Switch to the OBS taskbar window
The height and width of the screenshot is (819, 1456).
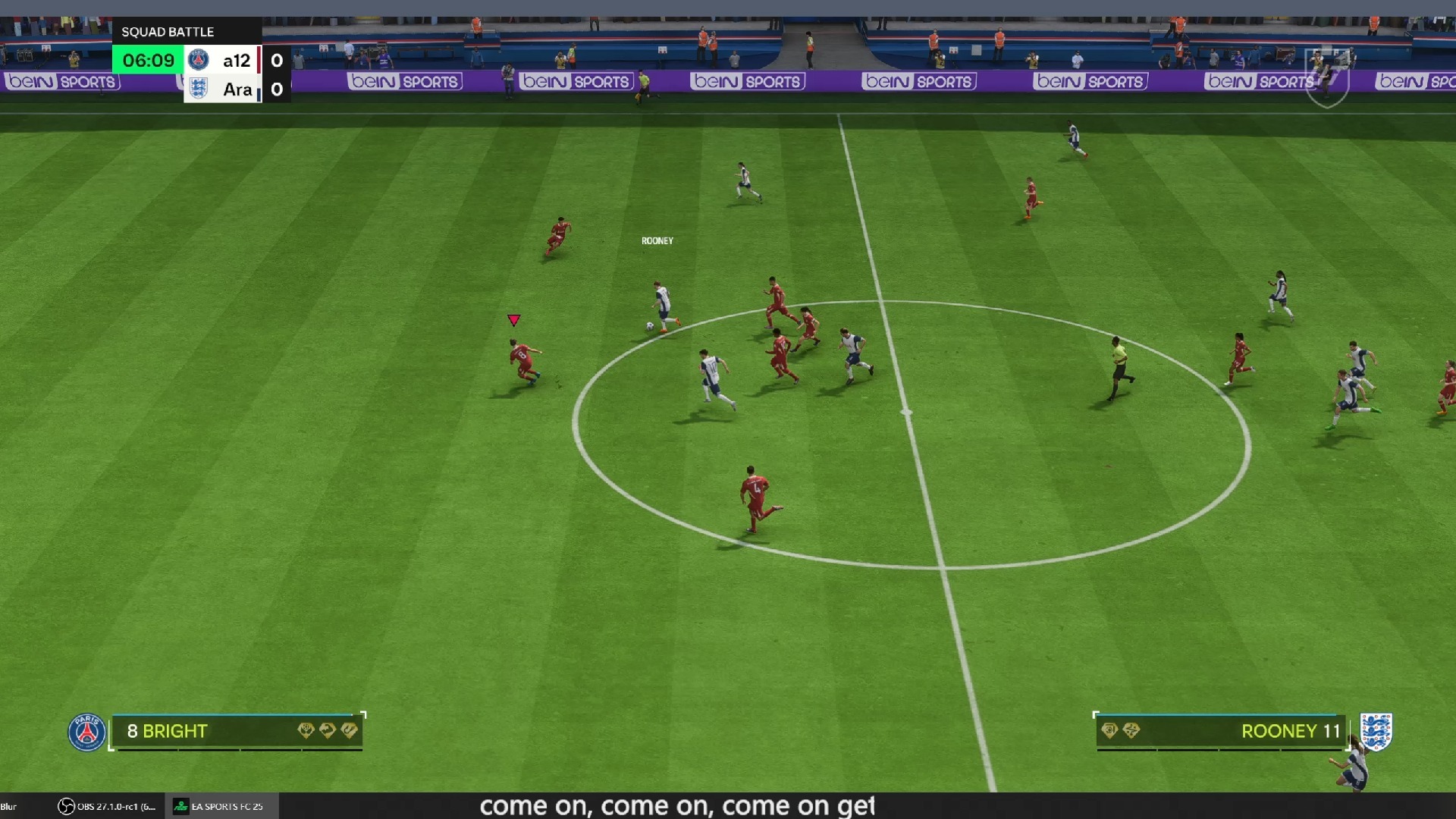pos(107,806)
